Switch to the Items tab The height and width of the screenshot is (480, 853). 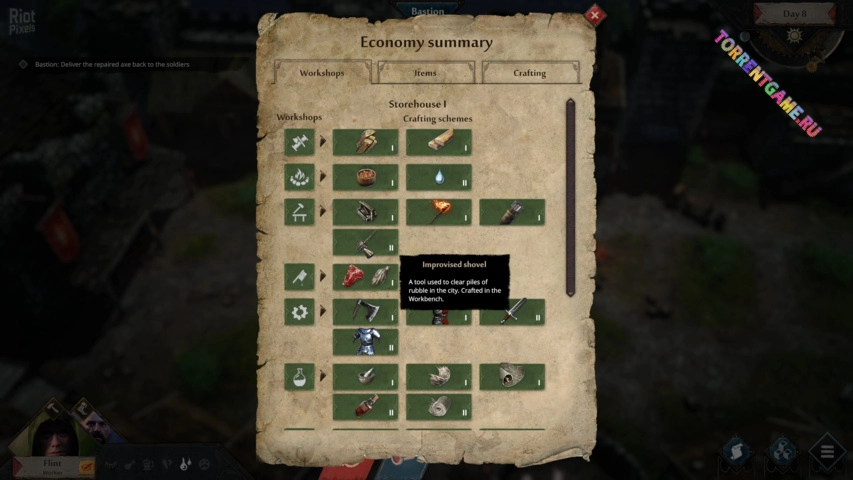[425, 73]
